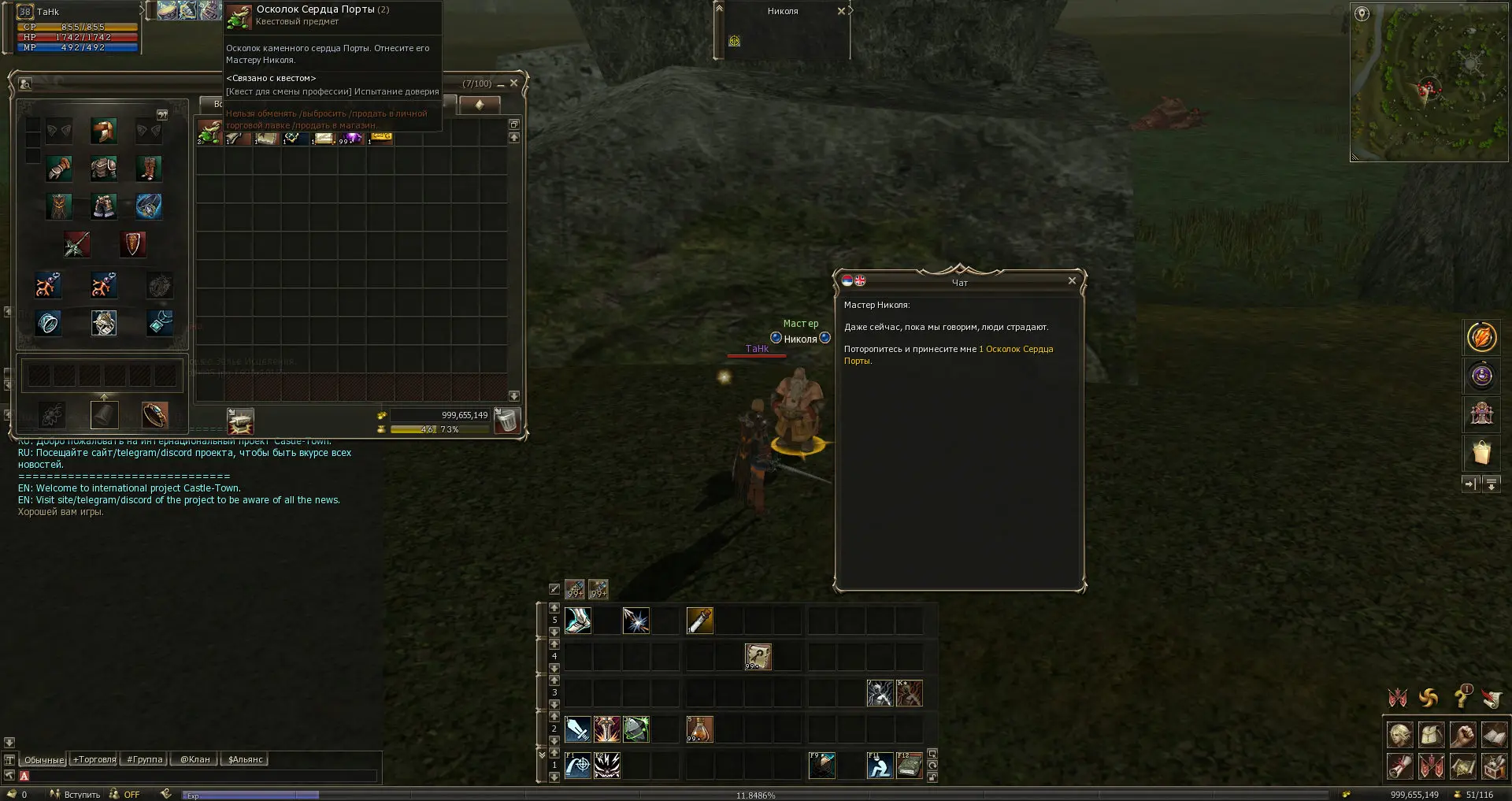This screenshot has height=801, width=1512.
Task: Toggle the F11 sit/stand action
Action: (x=880, y=766)
